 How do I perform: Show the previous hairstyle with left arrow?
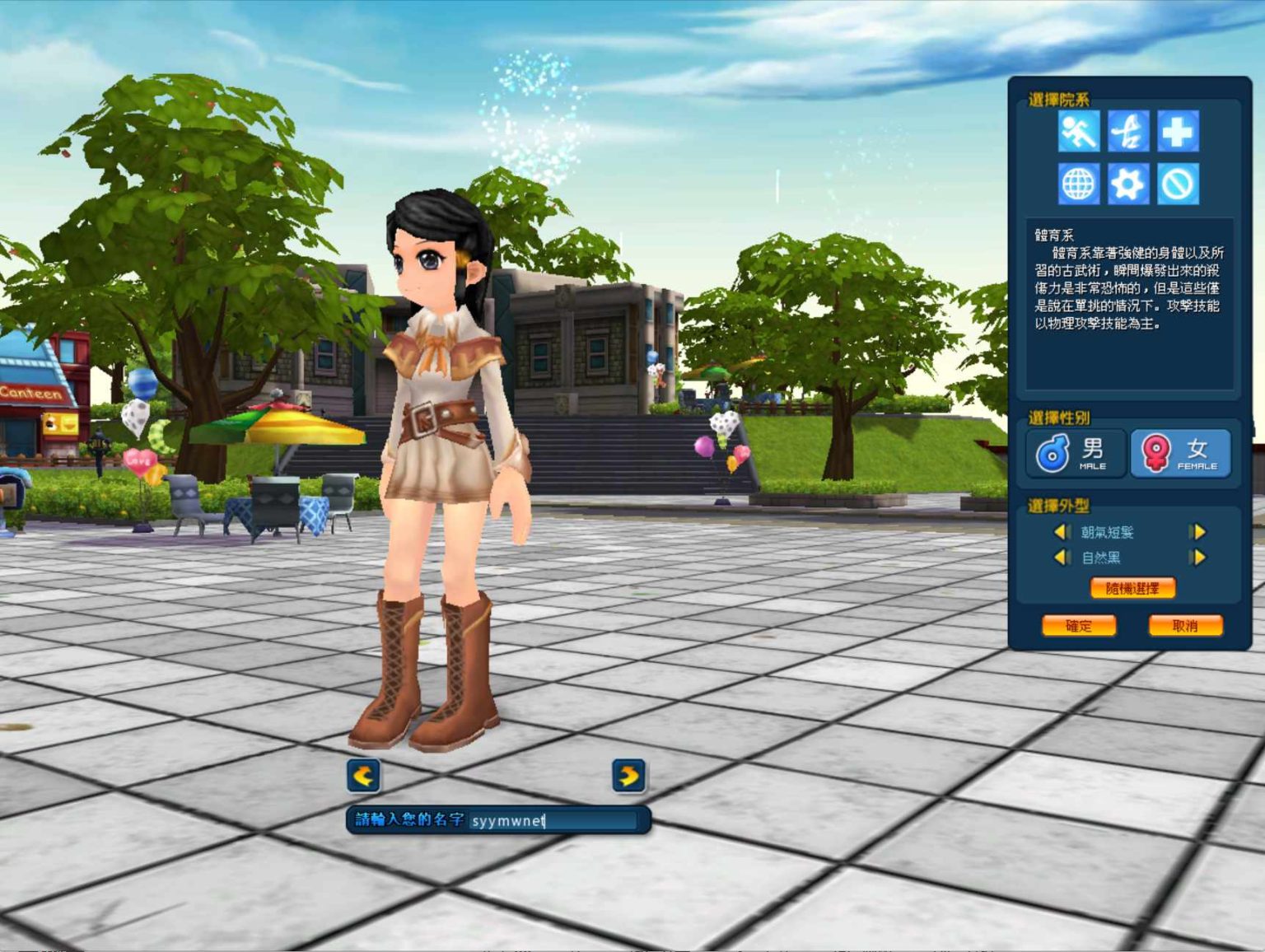[x=1062, y=532]
